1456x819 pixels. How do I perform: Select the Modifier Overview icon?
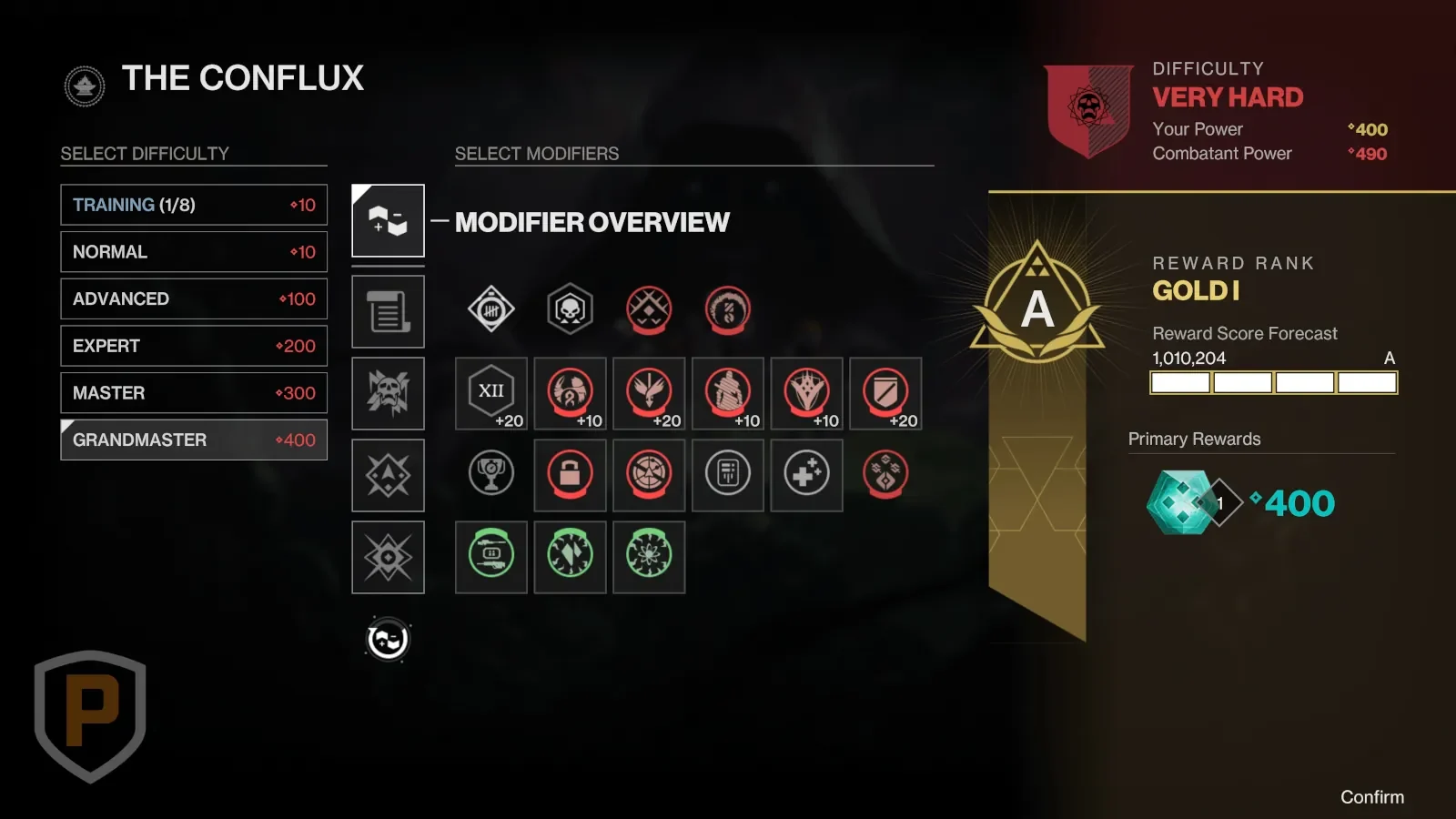coord(388,220)
